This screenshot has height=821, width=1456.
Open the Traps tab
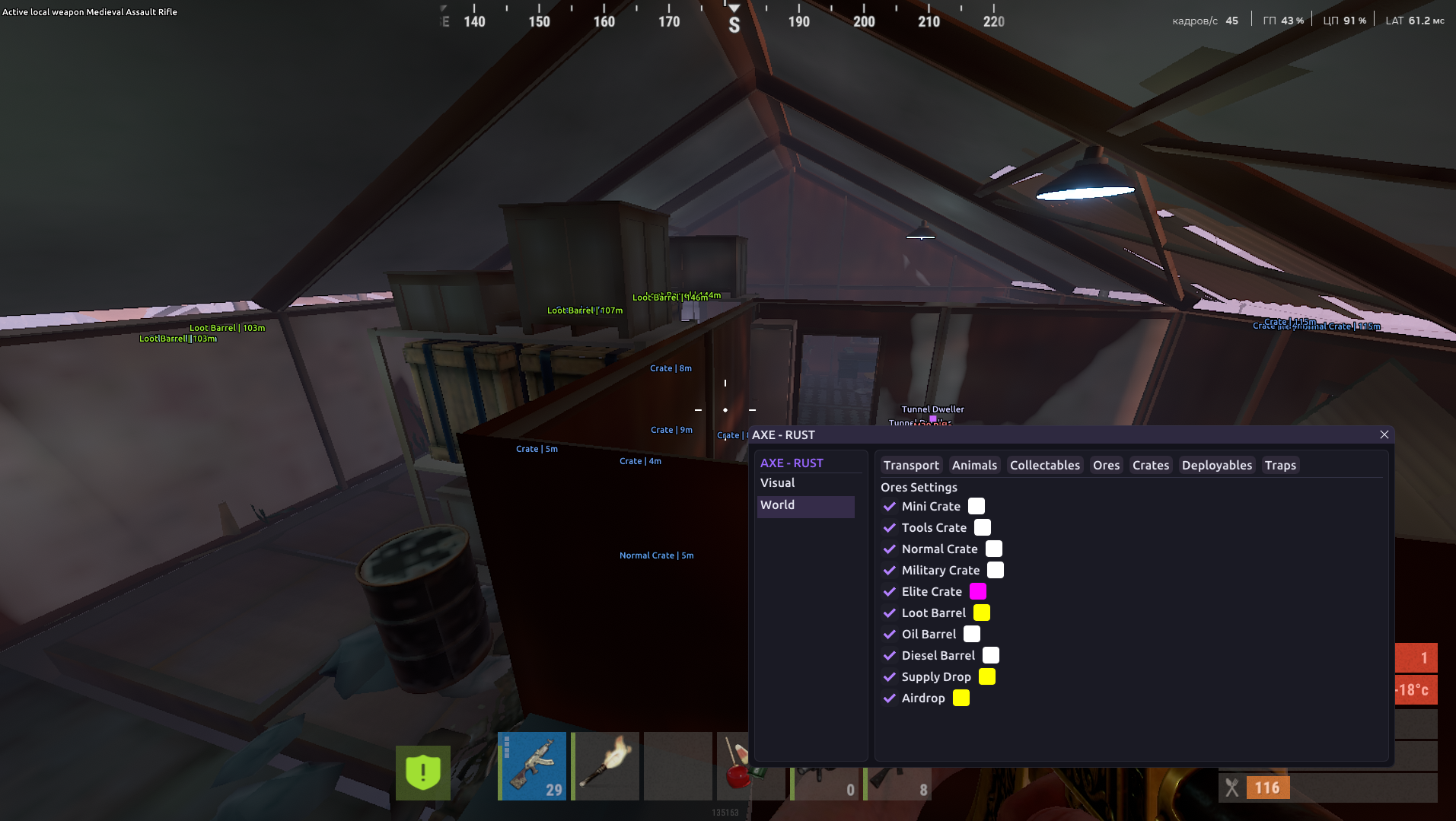(x=1280, y=466)
